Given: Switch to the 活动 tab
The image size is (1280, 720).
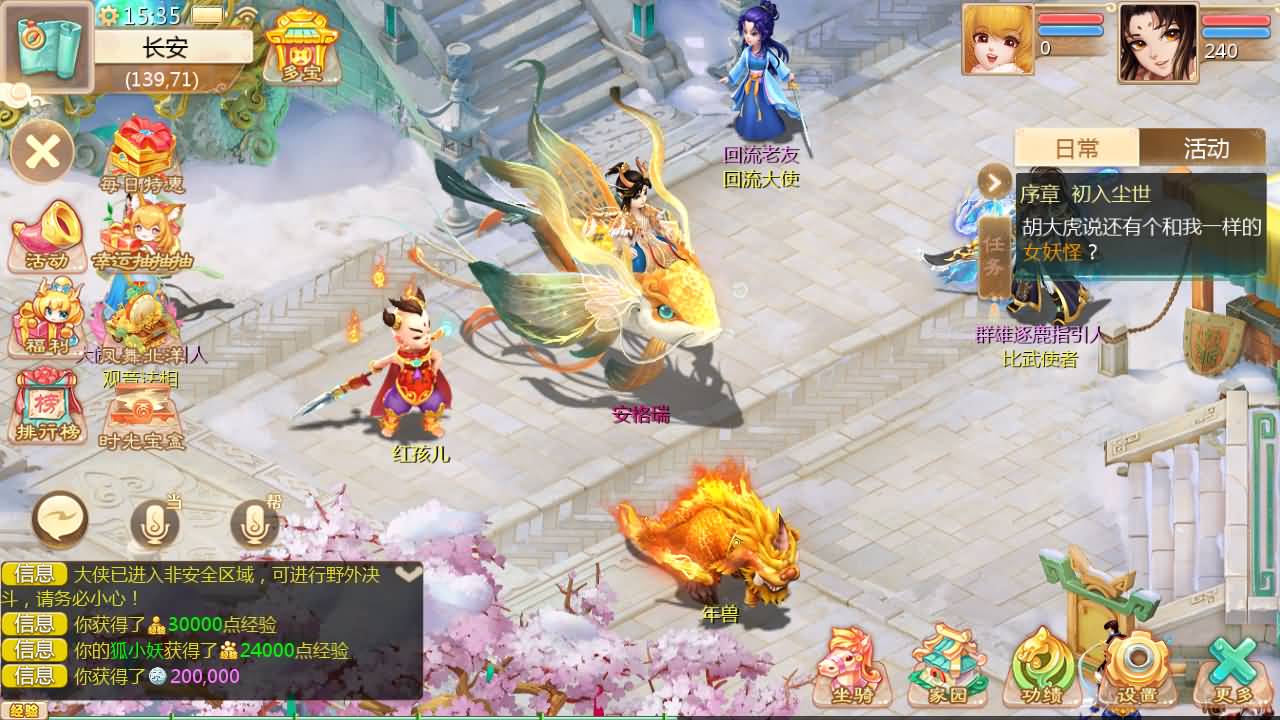Looking at the screenshot, I should pyautogui.click(x=1206, y=148).
